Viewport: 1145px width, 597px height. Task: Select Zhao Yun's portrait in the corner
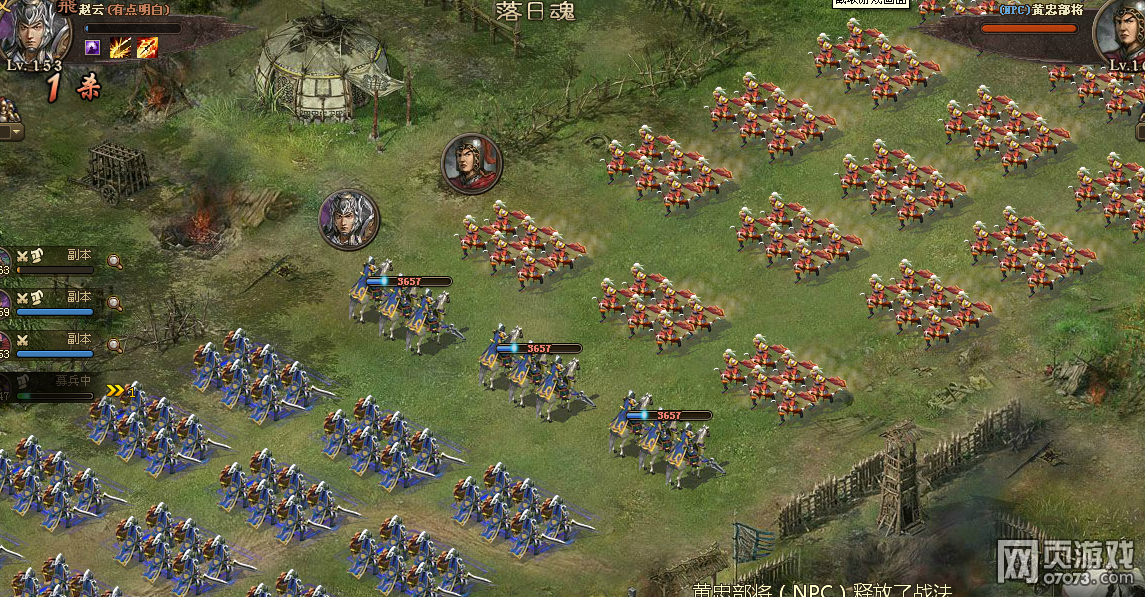tap(35, 30)
